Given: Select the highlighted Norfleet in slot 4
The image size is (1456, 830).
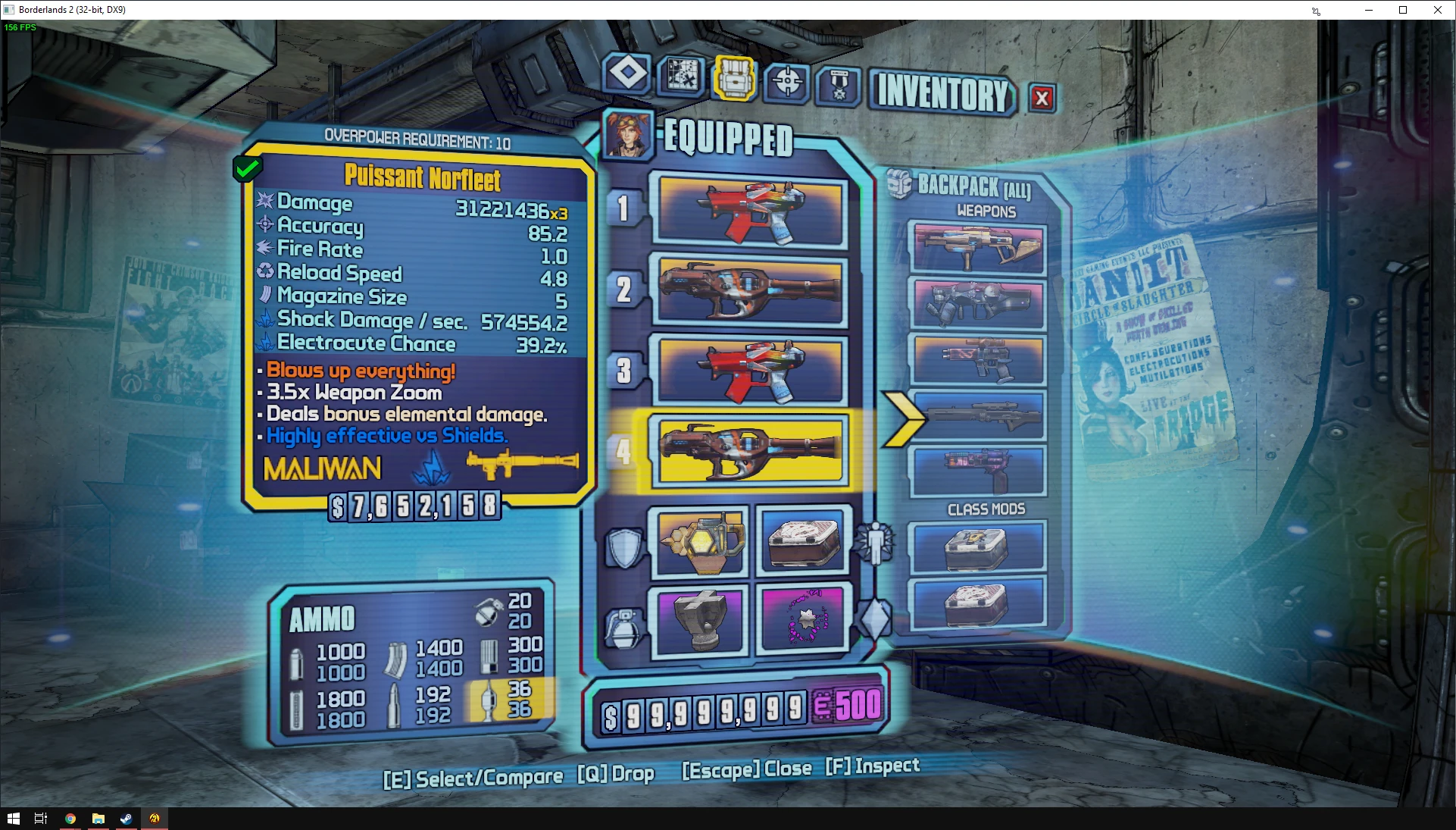Looking at the screenshot, I should pos(751,451).
